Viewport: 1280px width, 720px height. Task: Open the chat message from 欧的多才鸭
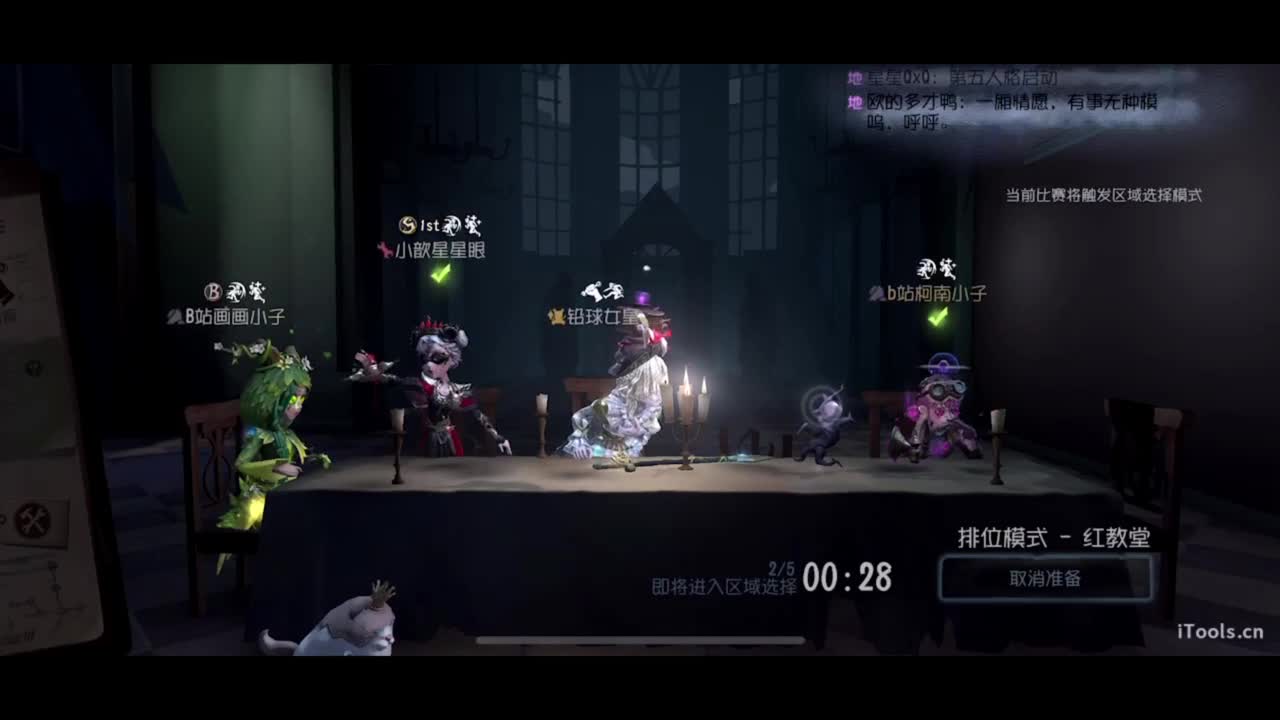pos(1000,103)
